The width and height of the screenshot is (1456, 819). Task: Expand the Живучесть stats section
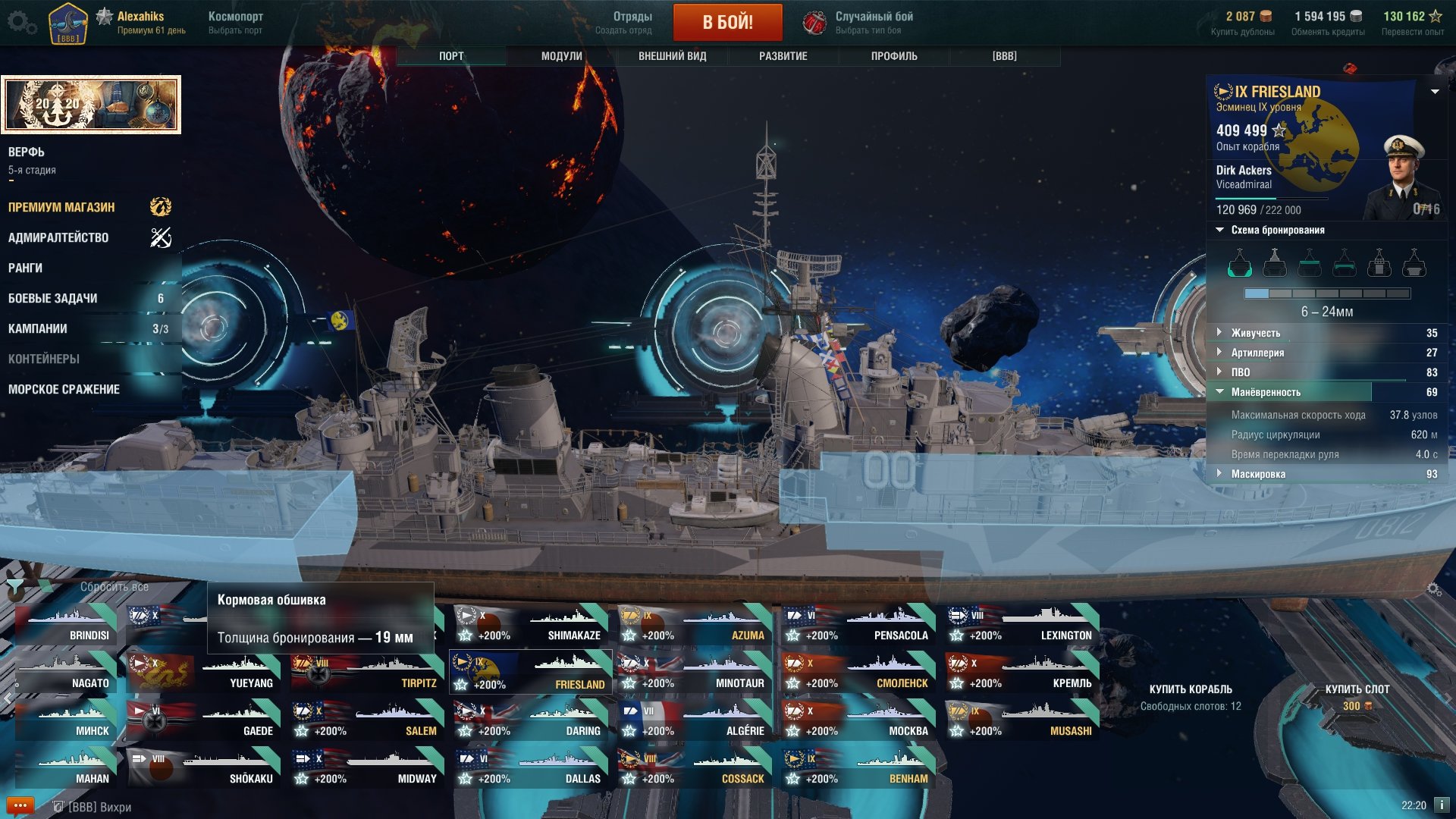[1255, 333]
